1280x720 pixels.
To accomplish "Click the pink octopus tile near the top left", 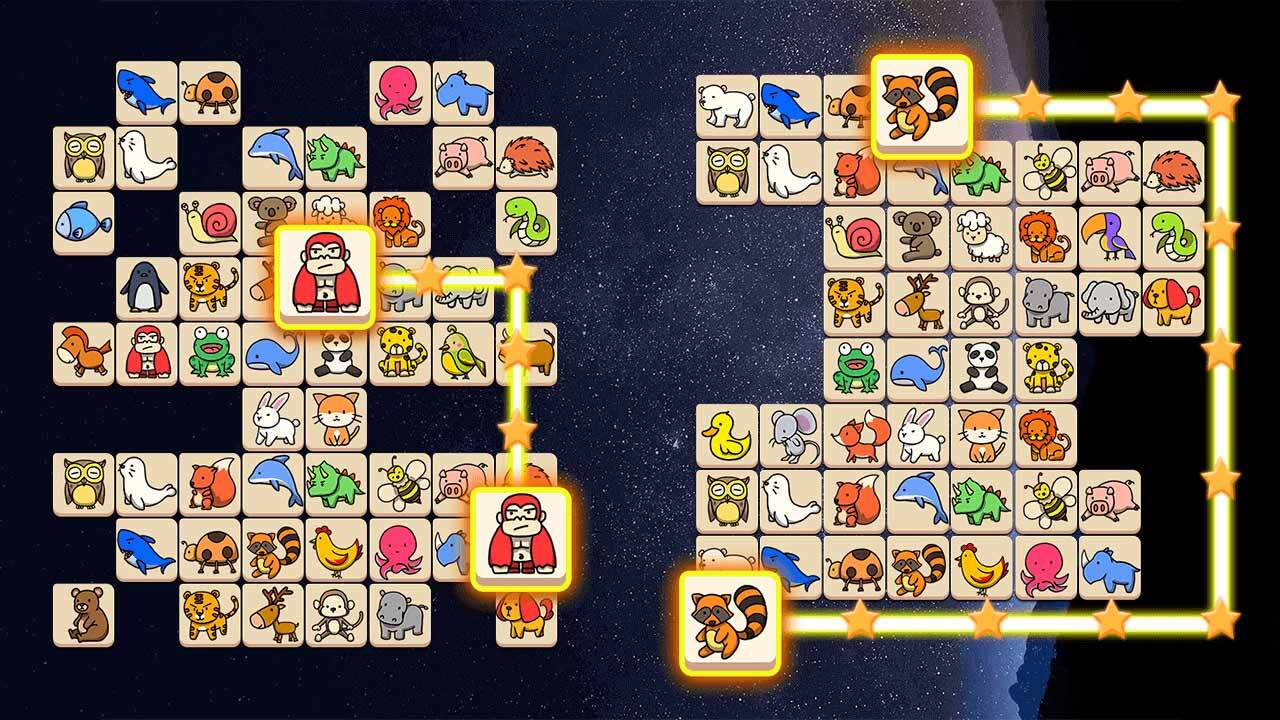I will (x=398, y=90).
